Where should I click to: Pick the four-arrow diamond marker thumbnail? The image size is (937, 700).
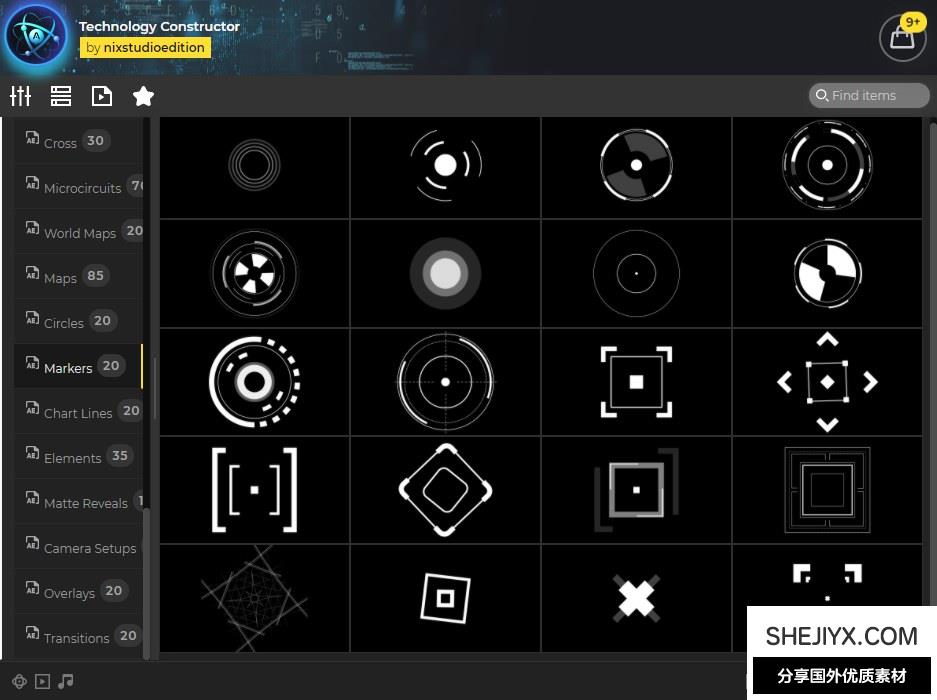click(827, 381)
